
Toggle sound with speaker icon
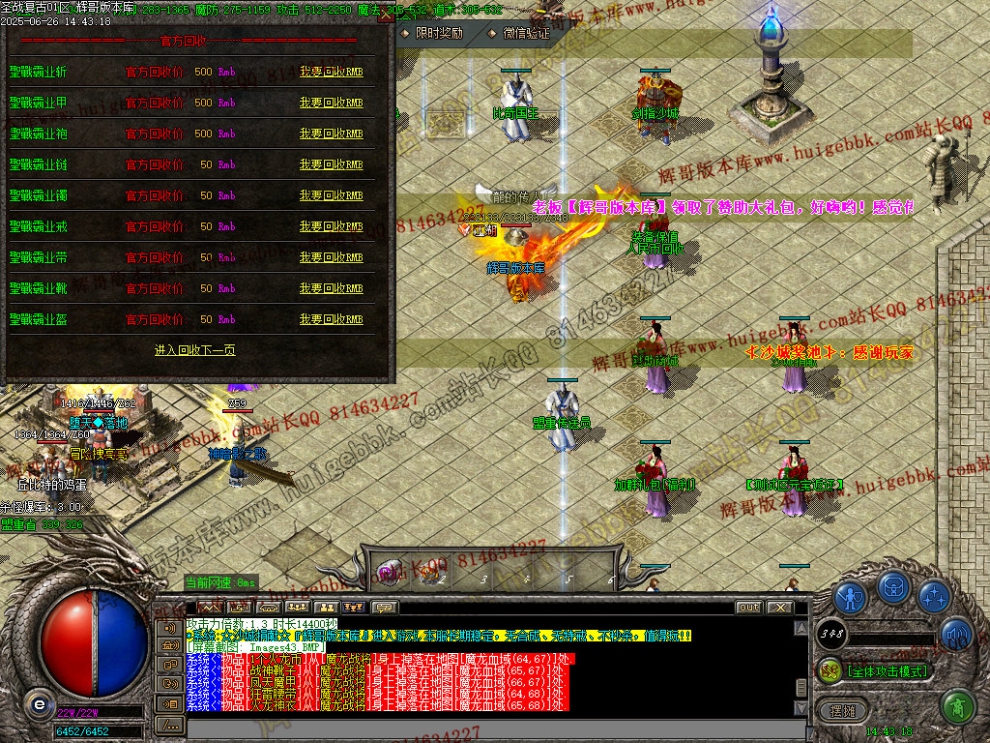957,633
